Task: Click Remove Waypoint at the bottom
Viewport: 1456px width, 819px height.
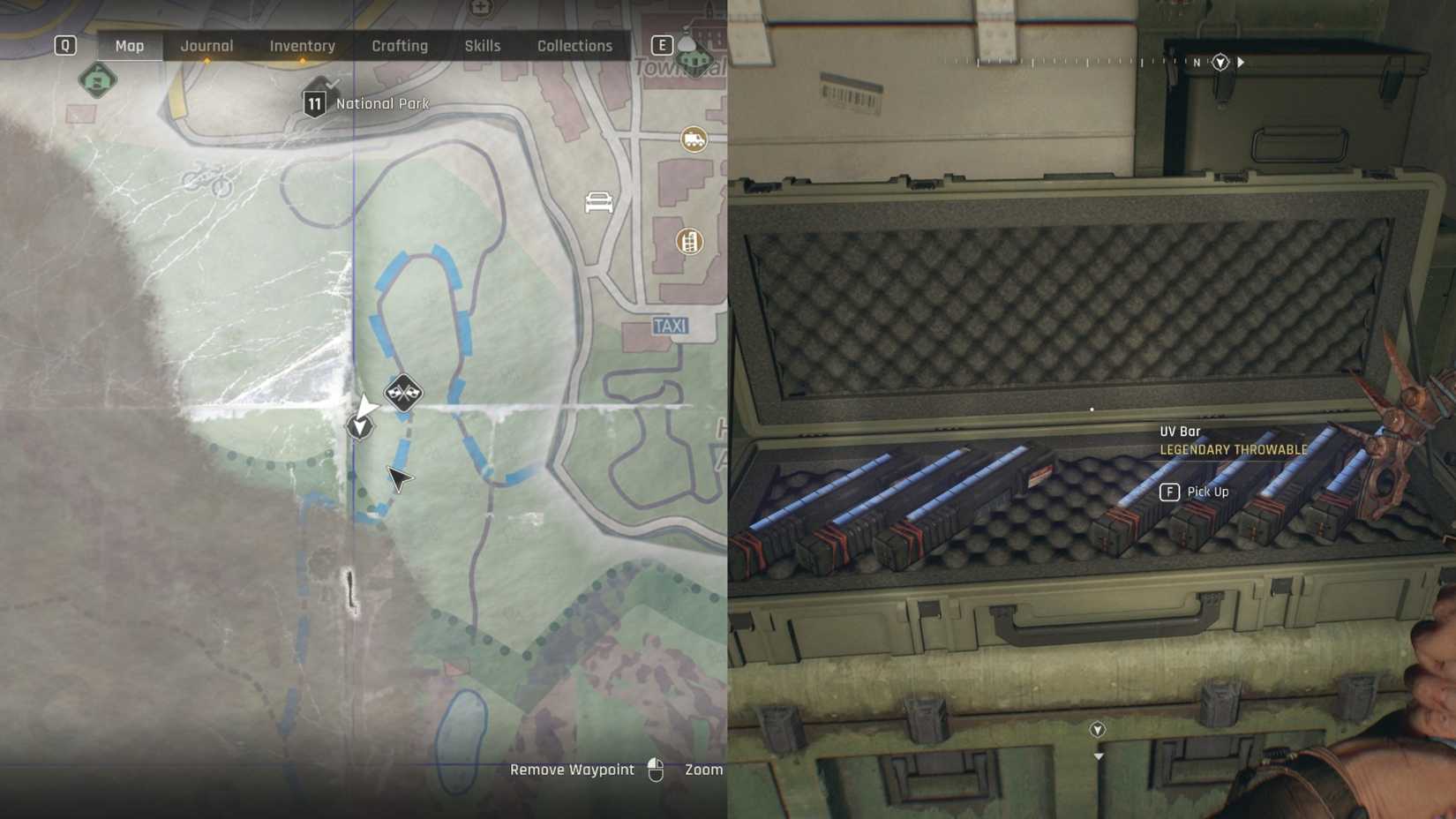Action: click(572, 769)
